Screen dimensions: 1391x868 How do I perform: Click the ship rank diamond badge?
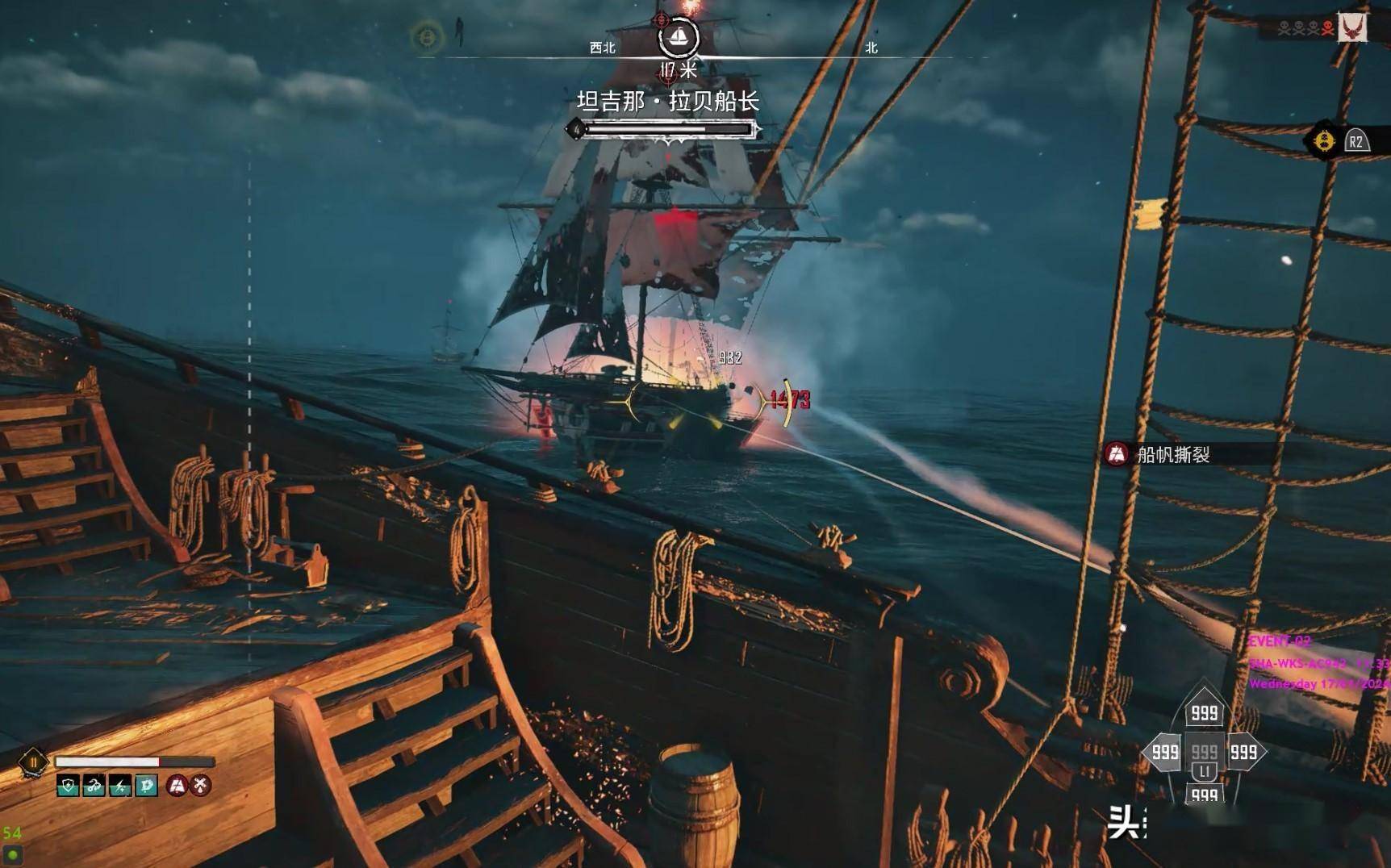[33, 762]
